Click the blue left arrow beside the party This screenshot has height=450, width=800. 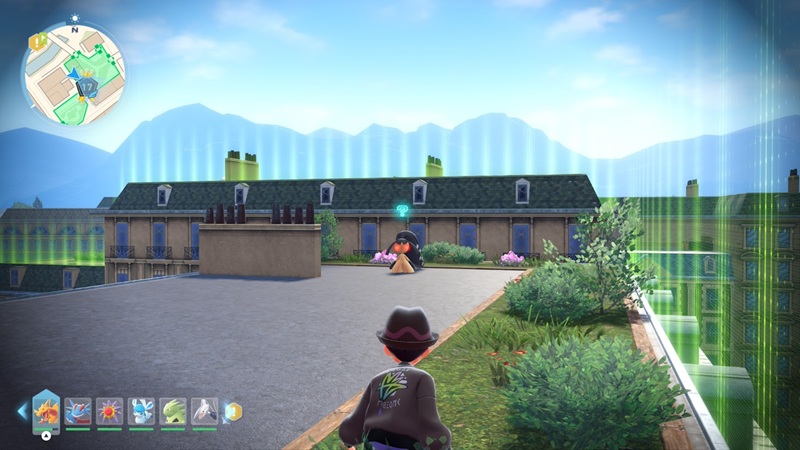pos(22,410)
